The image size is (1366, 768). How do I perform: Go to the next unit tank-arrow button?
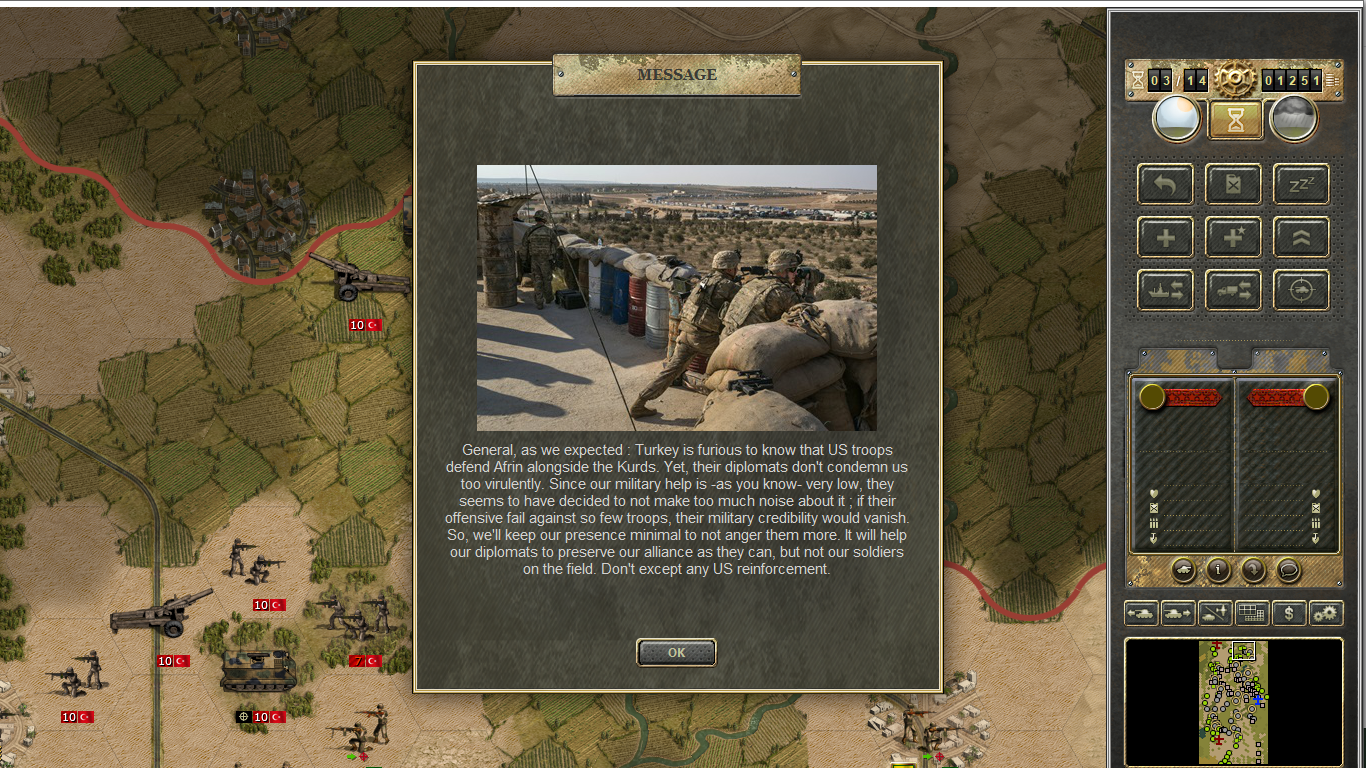tap(1178, 613)
